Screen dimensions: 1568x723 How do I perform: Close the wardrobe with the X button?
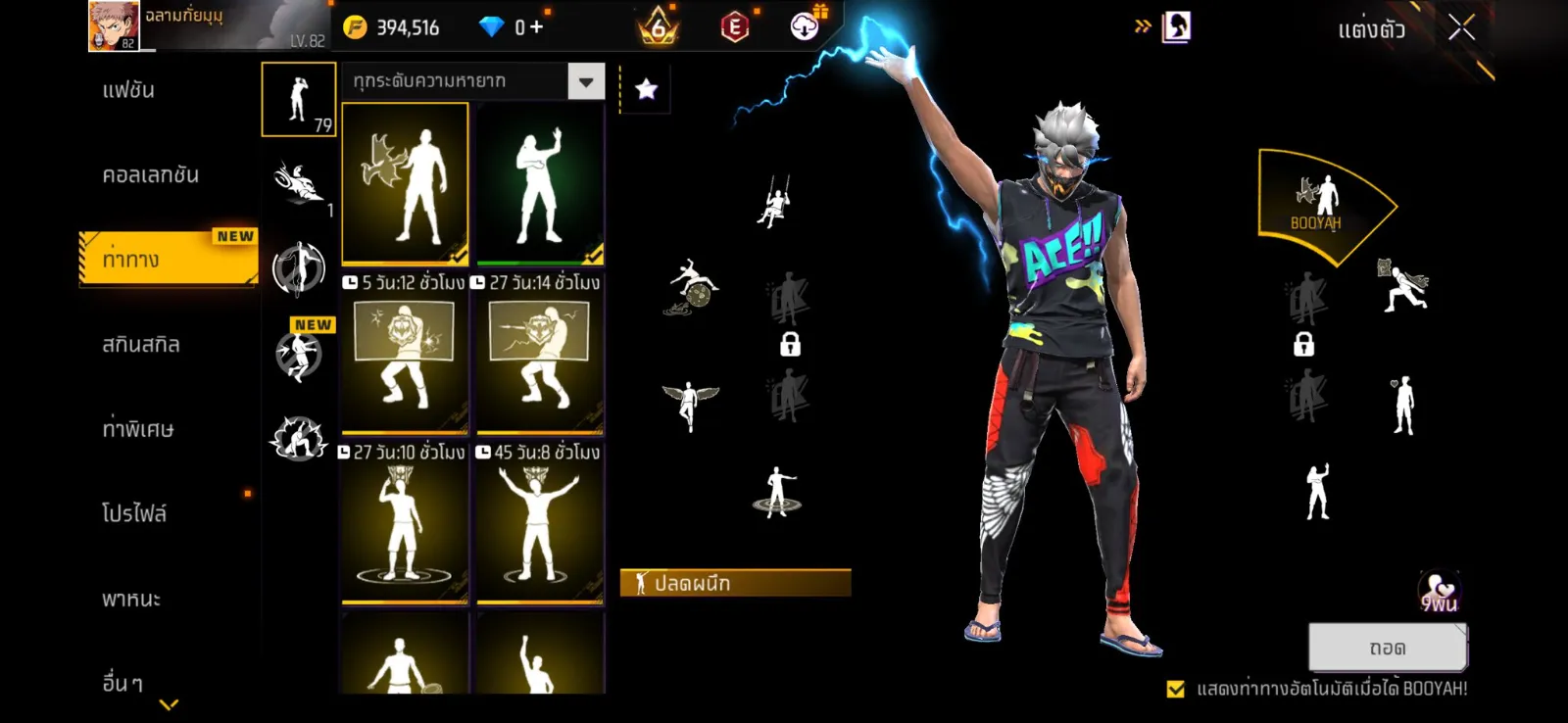pos(1461,28)
